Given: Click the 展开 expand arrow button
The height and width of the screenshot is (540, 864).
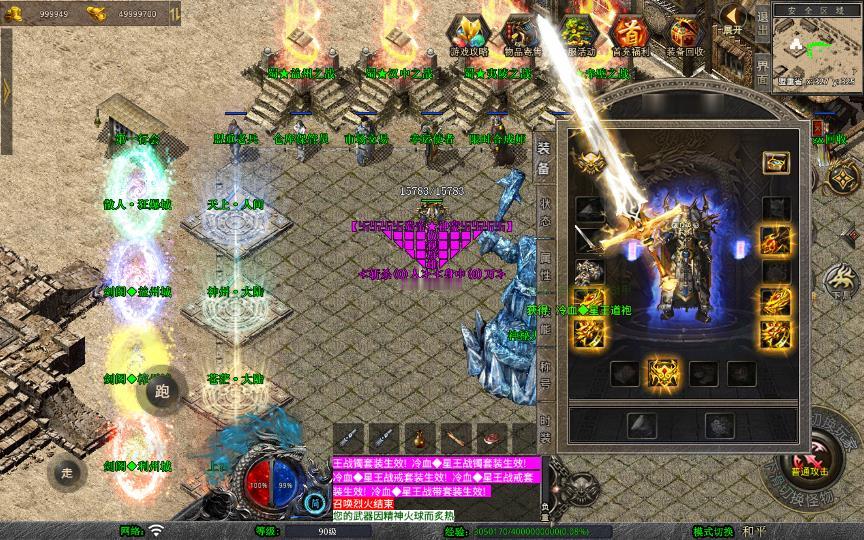Looking at the screenshot, I should [733, 18].
